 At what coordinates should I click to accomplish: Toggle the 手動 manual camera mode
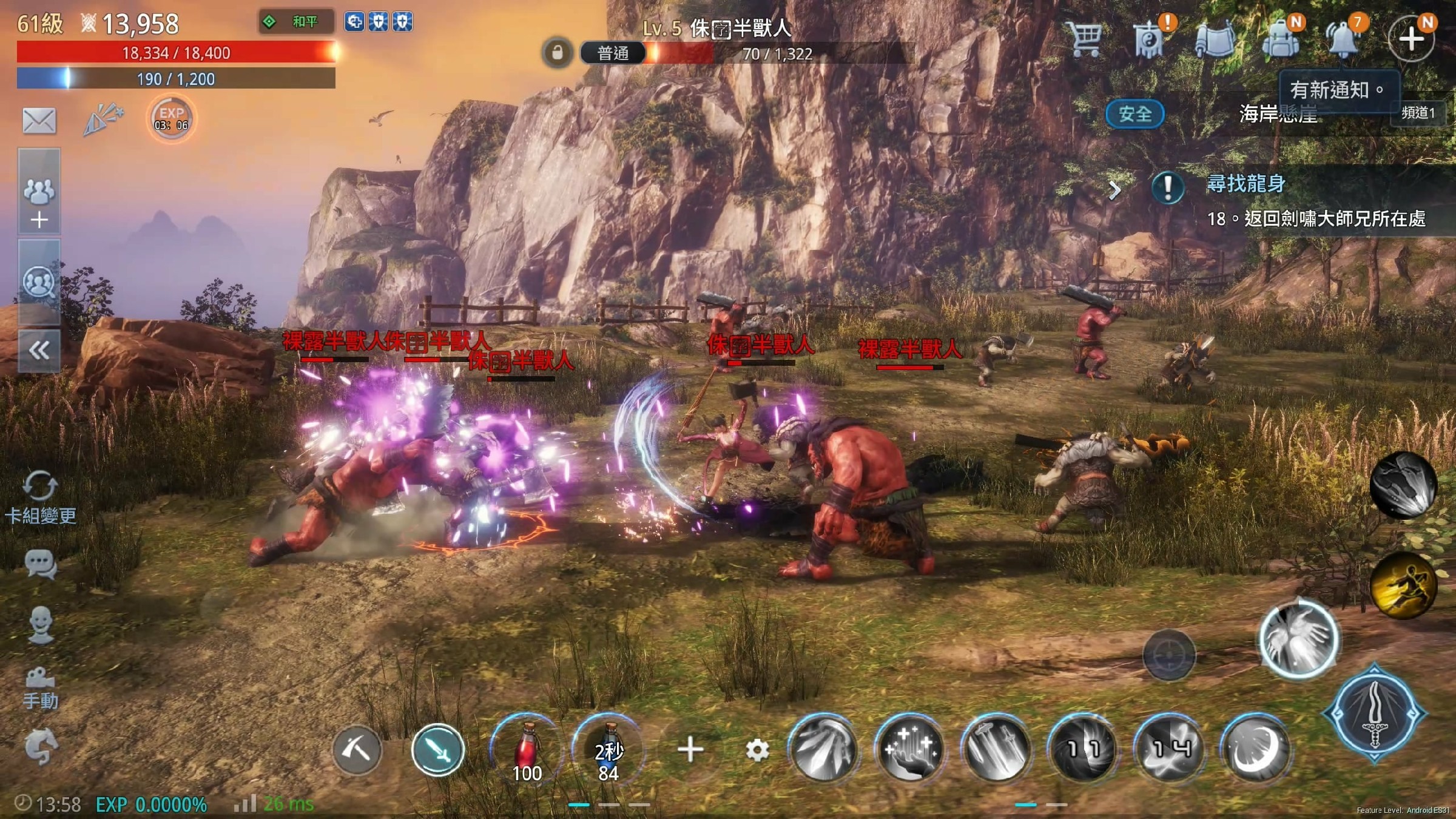tap(41, 689)
